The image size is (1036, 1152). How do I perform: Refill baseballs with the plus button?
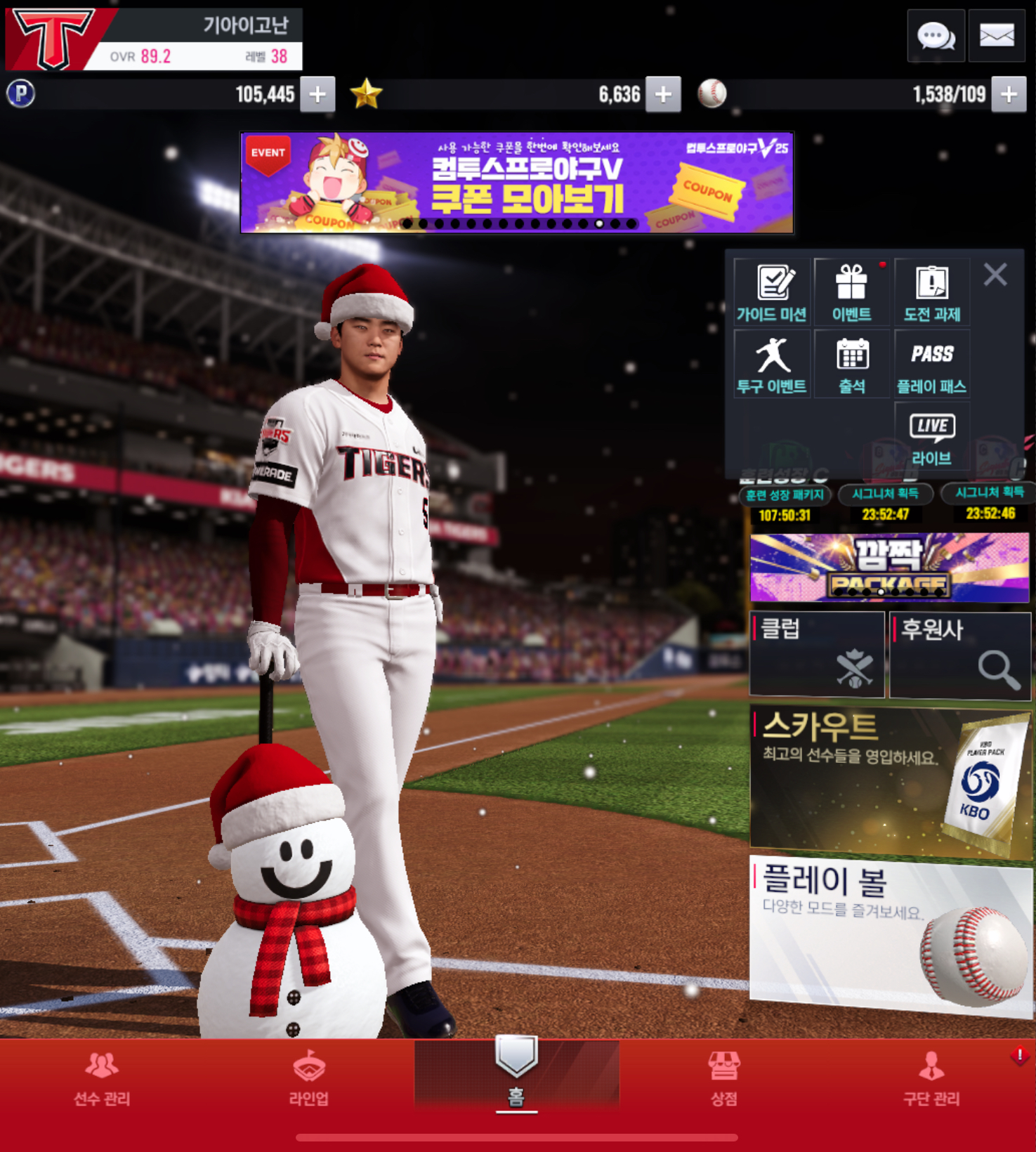point(1009,94)
